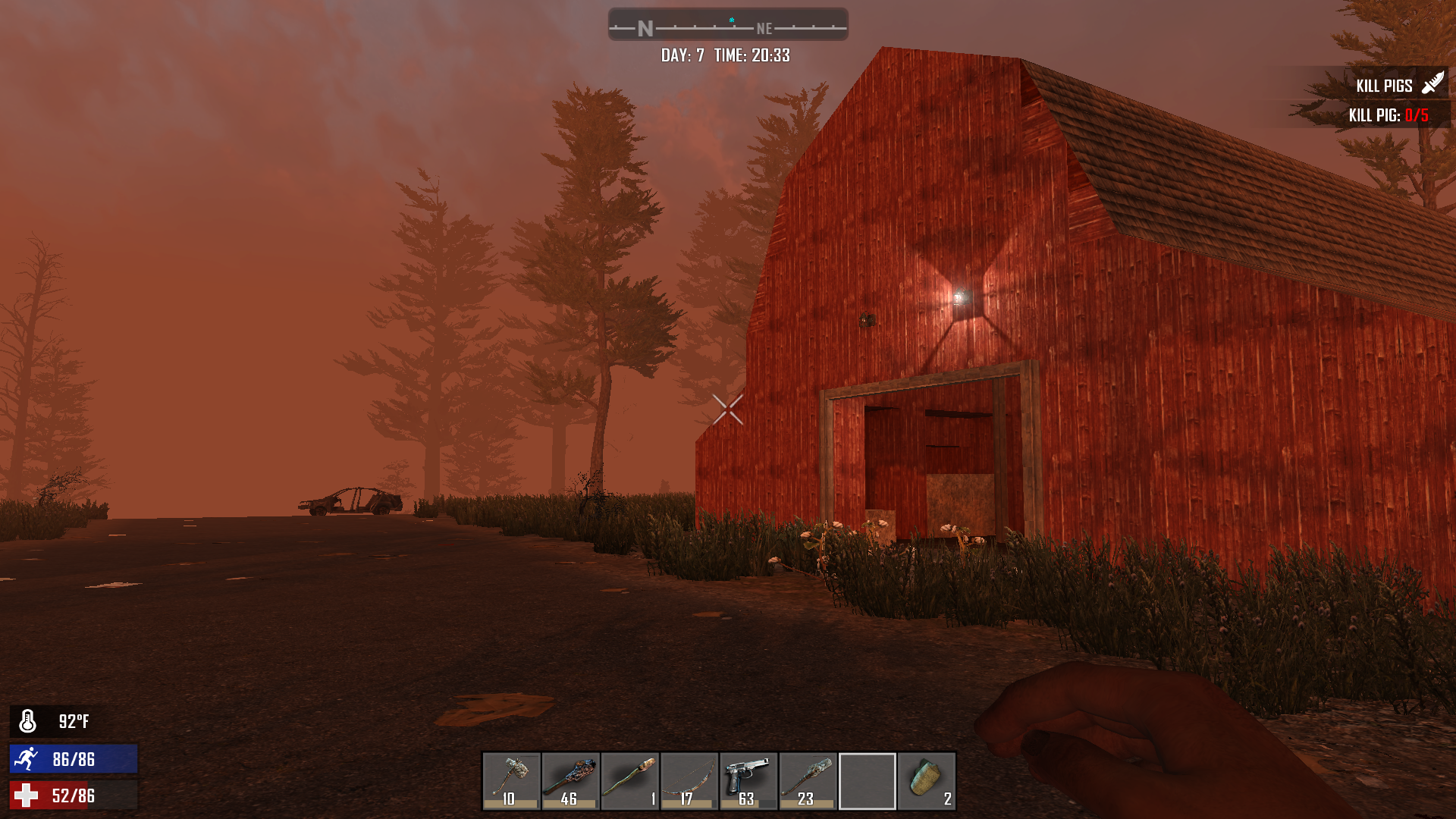Switch to the stone shovel slot
This screenshot has width=1456, height=819.
click(x=808, y=781)
